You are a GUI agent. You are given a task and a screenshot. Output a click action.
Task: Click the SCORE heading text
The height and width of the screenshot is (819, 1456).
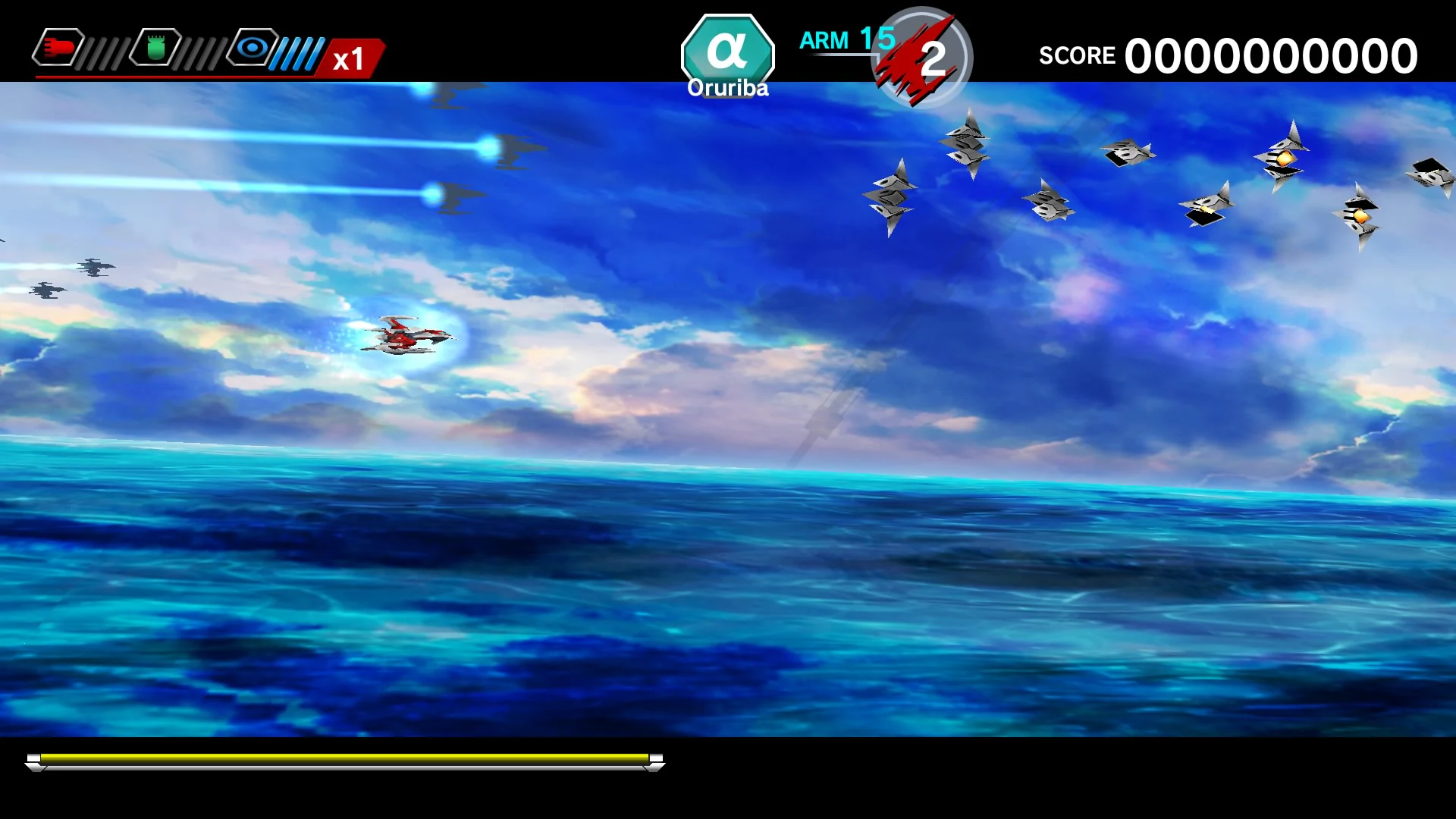[1077, 55]
